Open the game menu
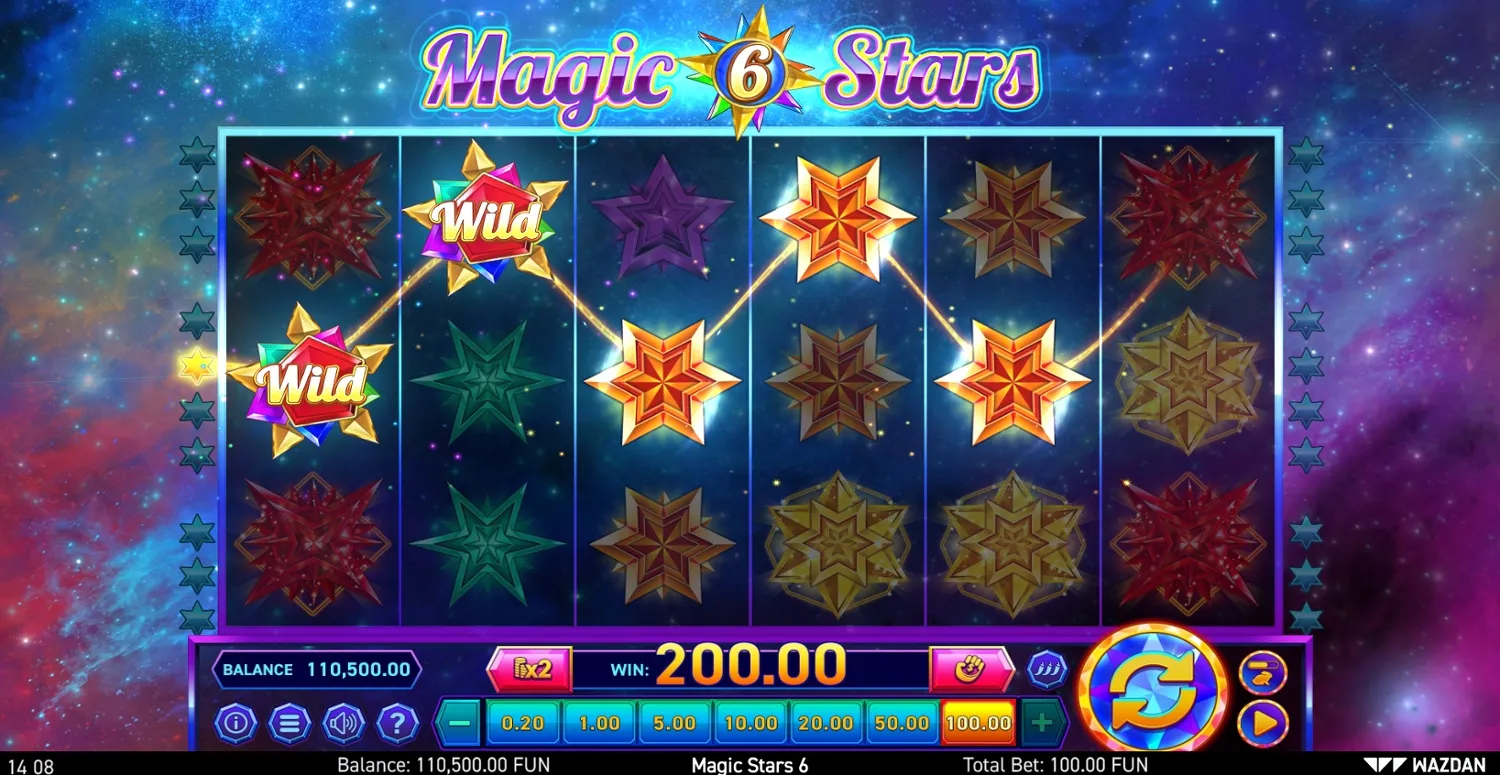Image resolution: width=1500 pixels, height=775 pixels. tap(290, 722)
